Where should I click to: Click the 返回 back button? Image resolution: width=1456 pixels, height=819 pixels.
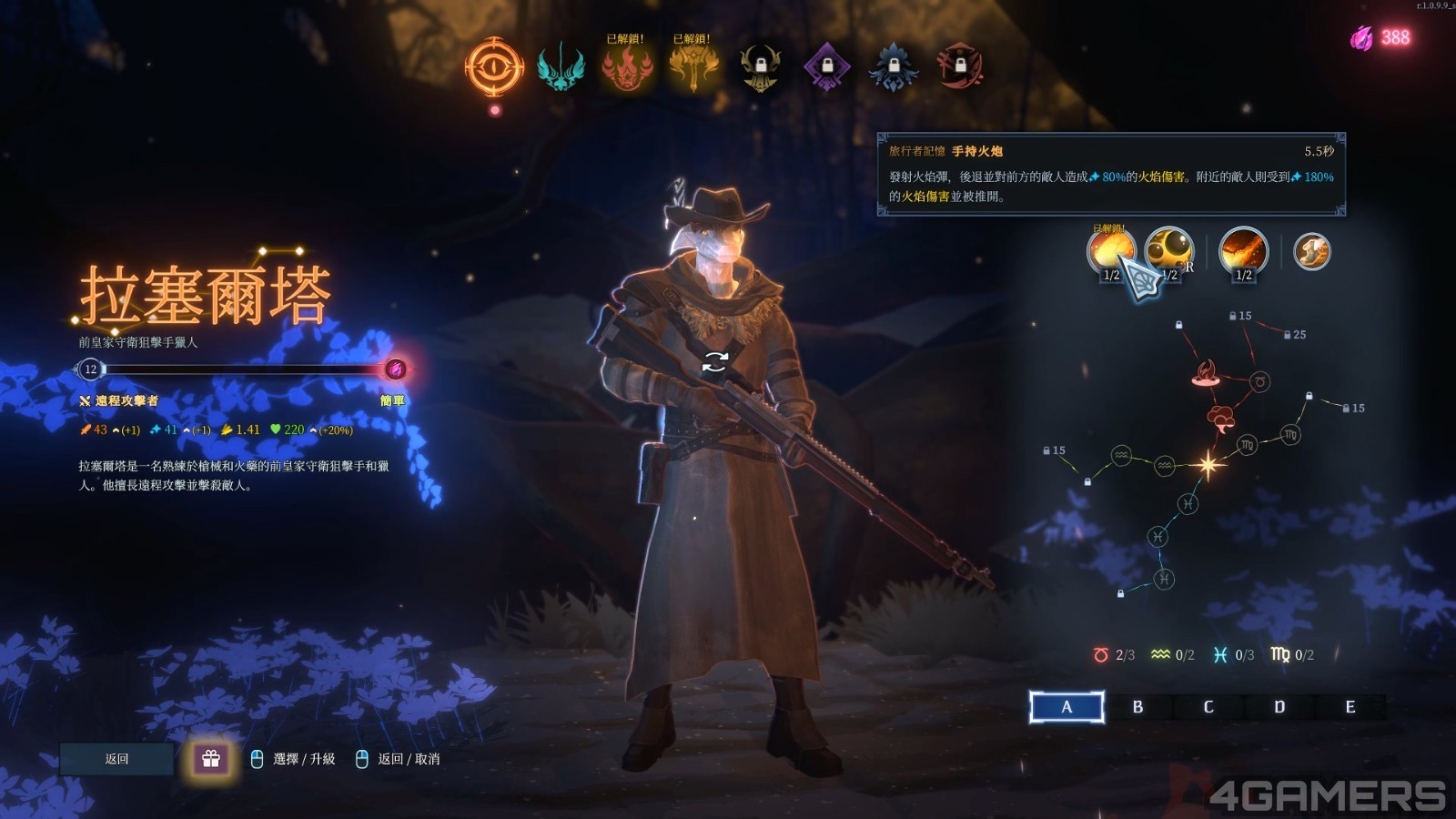[116, 759]
